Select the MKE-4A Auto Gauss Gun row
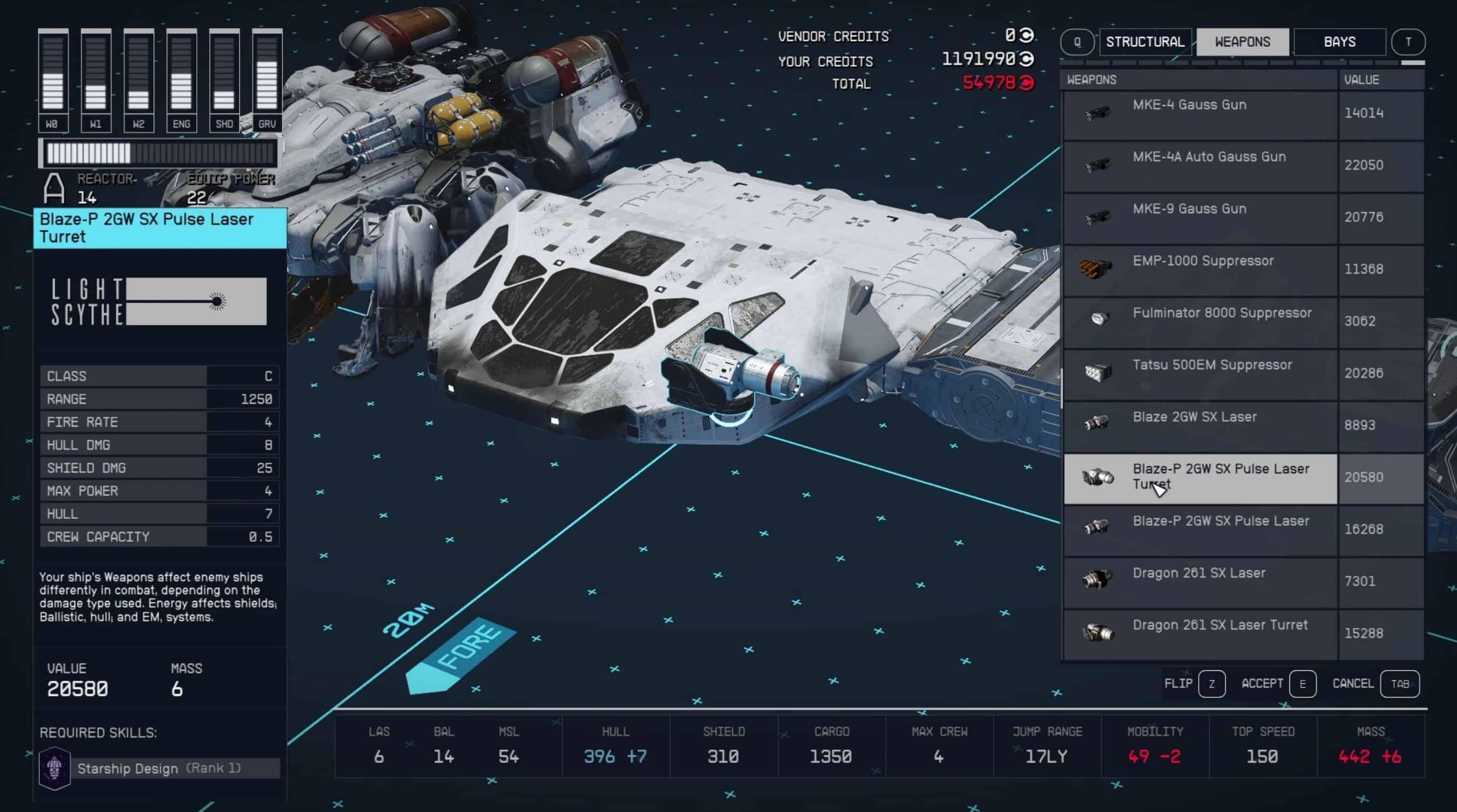The image size is (1457, 812). click(x=1199, y=166)
